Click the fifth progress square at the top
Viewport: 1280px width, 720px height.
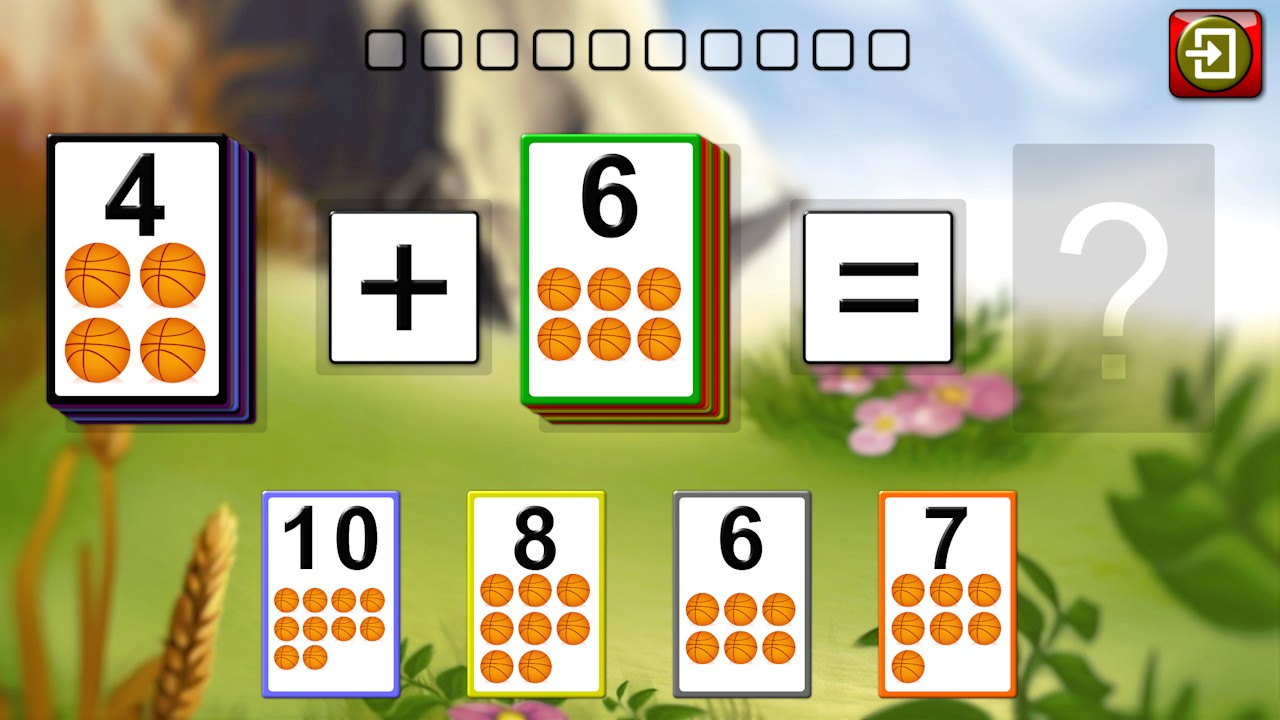[x=609, y=49]
